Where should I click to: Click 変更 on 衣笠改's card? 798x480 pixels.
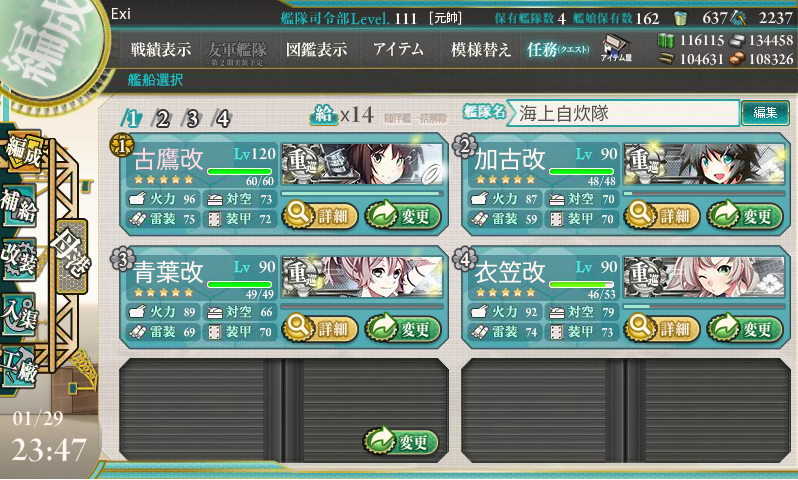tap(745, 327)
